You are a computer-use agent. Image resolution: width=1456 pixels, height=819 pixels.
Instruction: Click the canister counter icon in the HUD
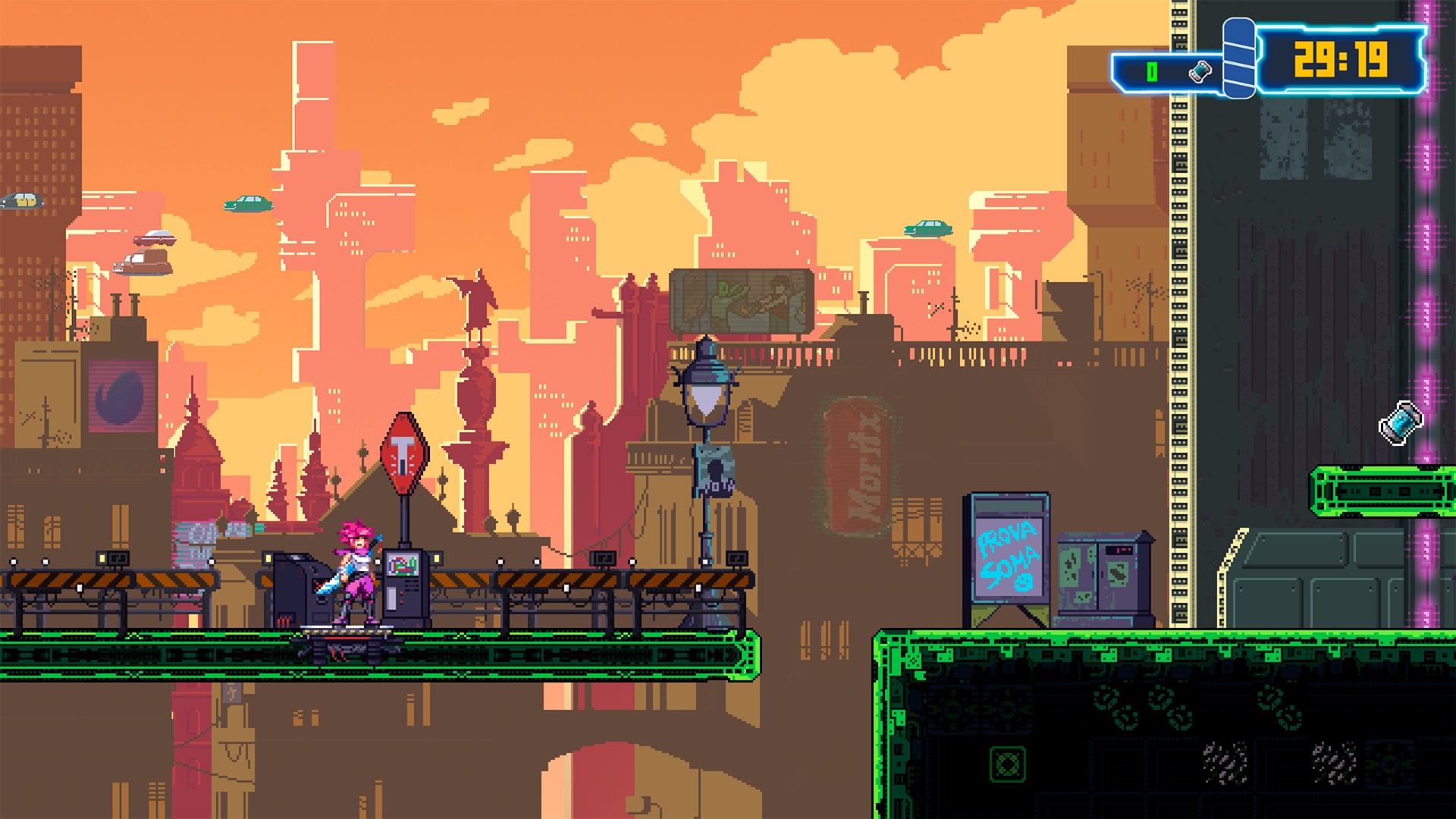pyautogui.click(x=1200, y=72)
